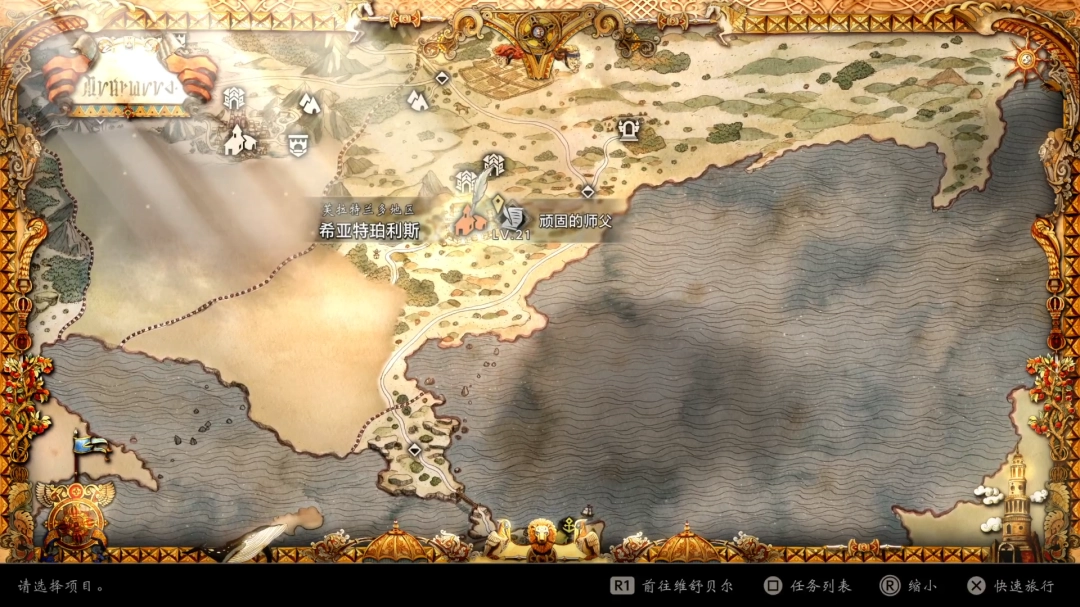Choose the white church town marker
This screenshot has height=607, width=1080.
pos(240,139)
